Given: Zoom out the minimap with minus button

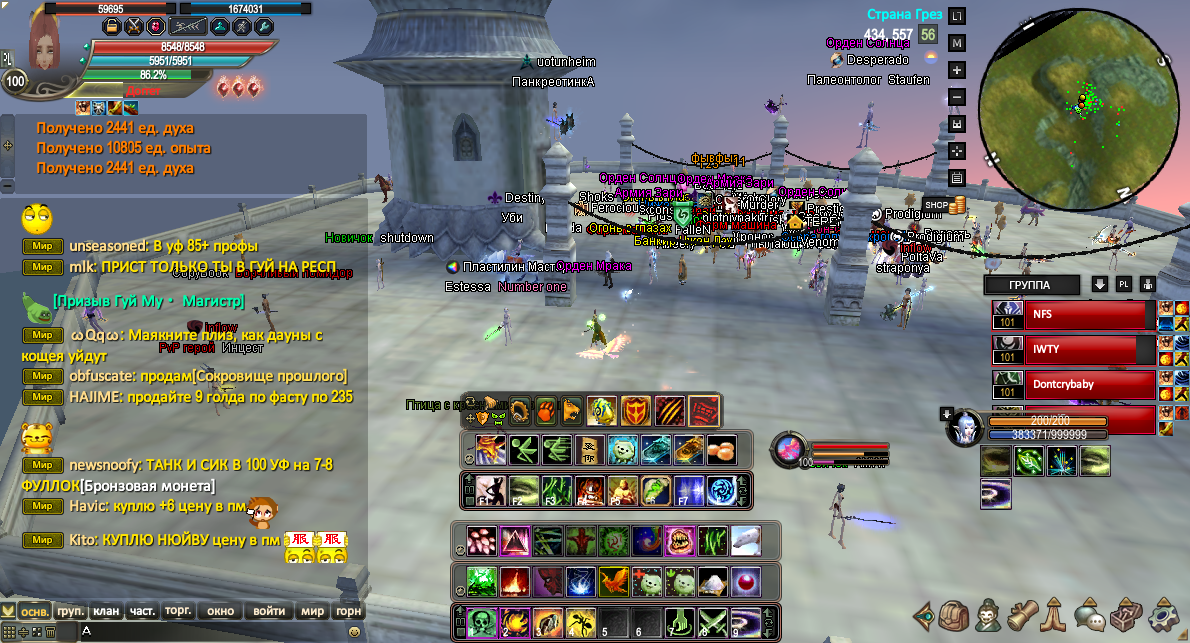Looking at the screenshot, I should point(957,97).
